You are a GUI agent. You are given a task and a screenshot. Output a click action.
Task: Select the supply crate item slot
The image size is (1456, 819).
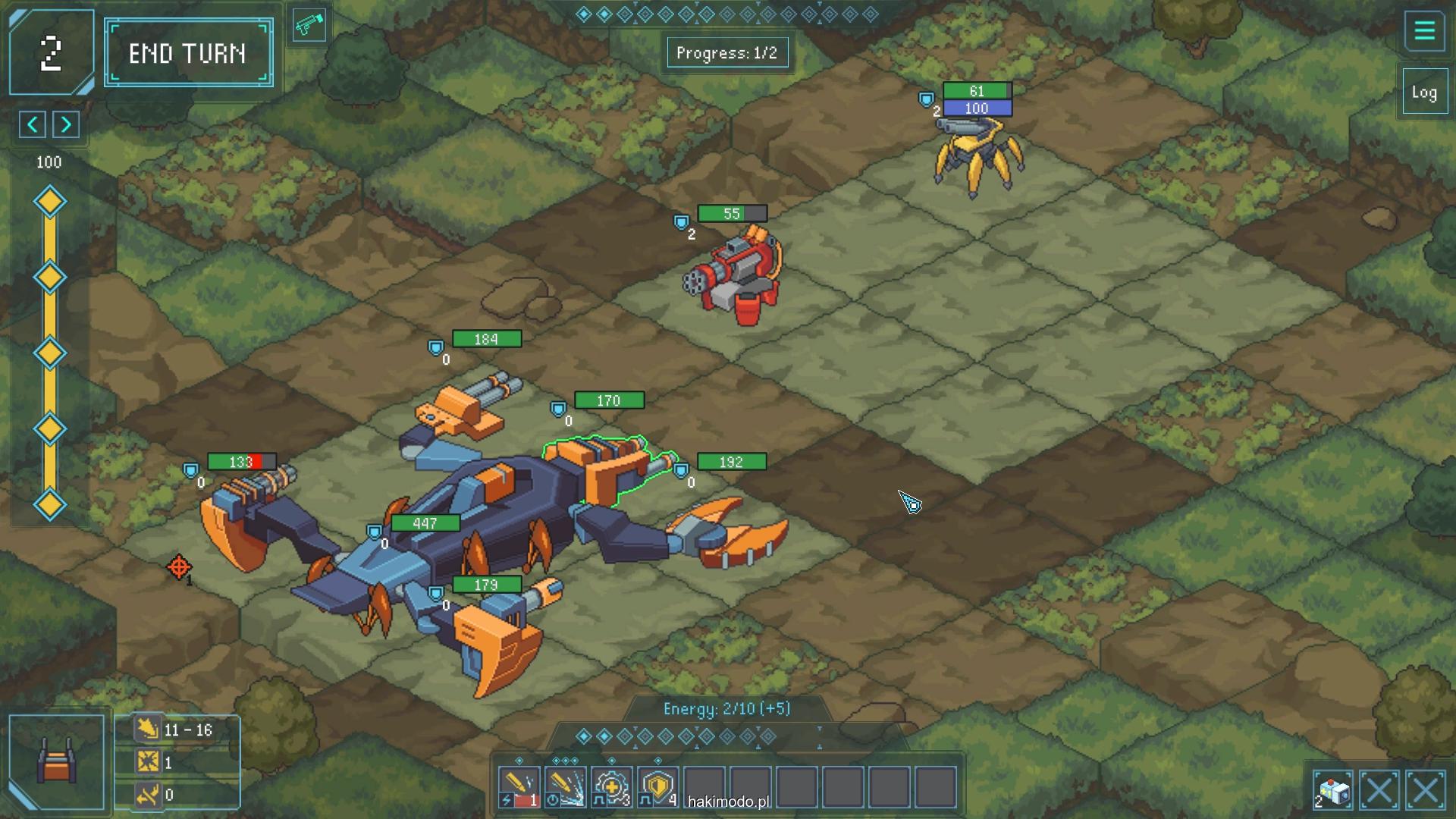(x=1333, y=791)
